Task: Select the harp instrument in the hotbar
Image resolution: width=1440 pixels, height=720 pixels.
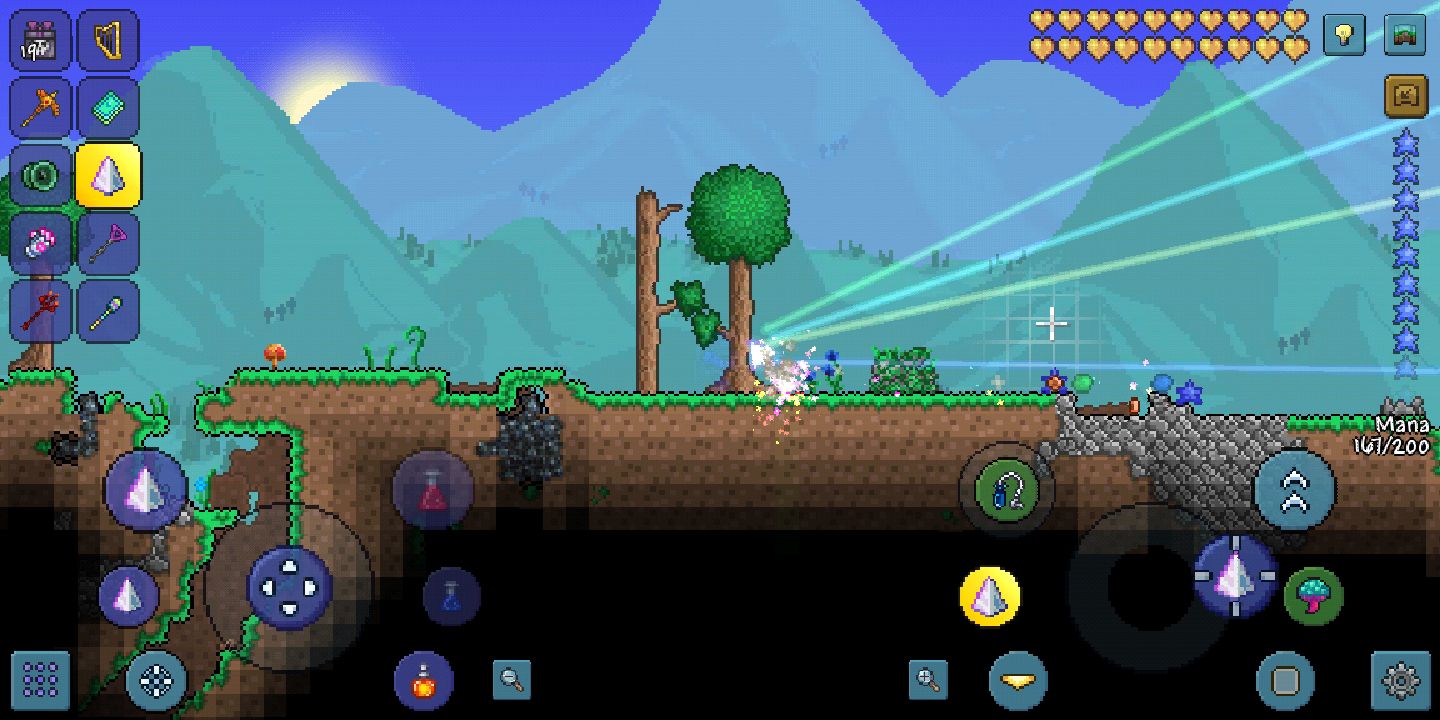Action: tap(108, 40)
